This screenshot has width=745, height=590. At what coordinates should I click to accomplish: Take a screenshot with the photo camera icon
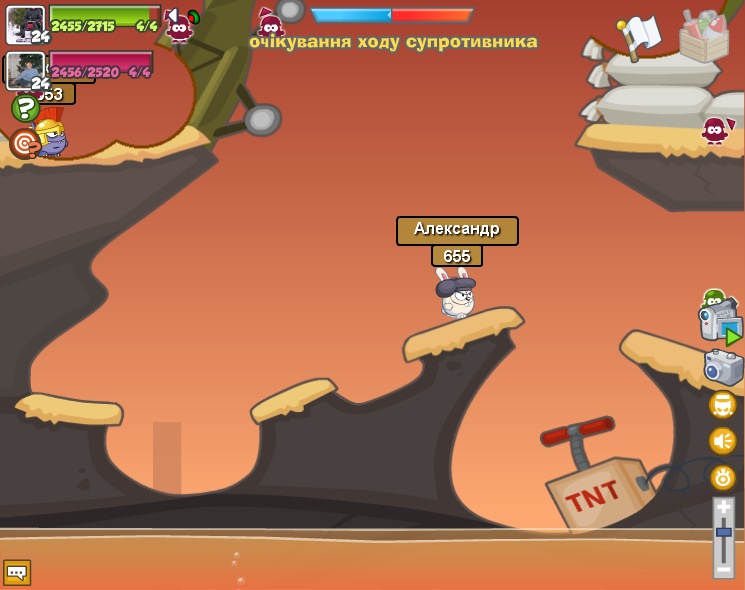pyautogui.click(x=723, y=367)
